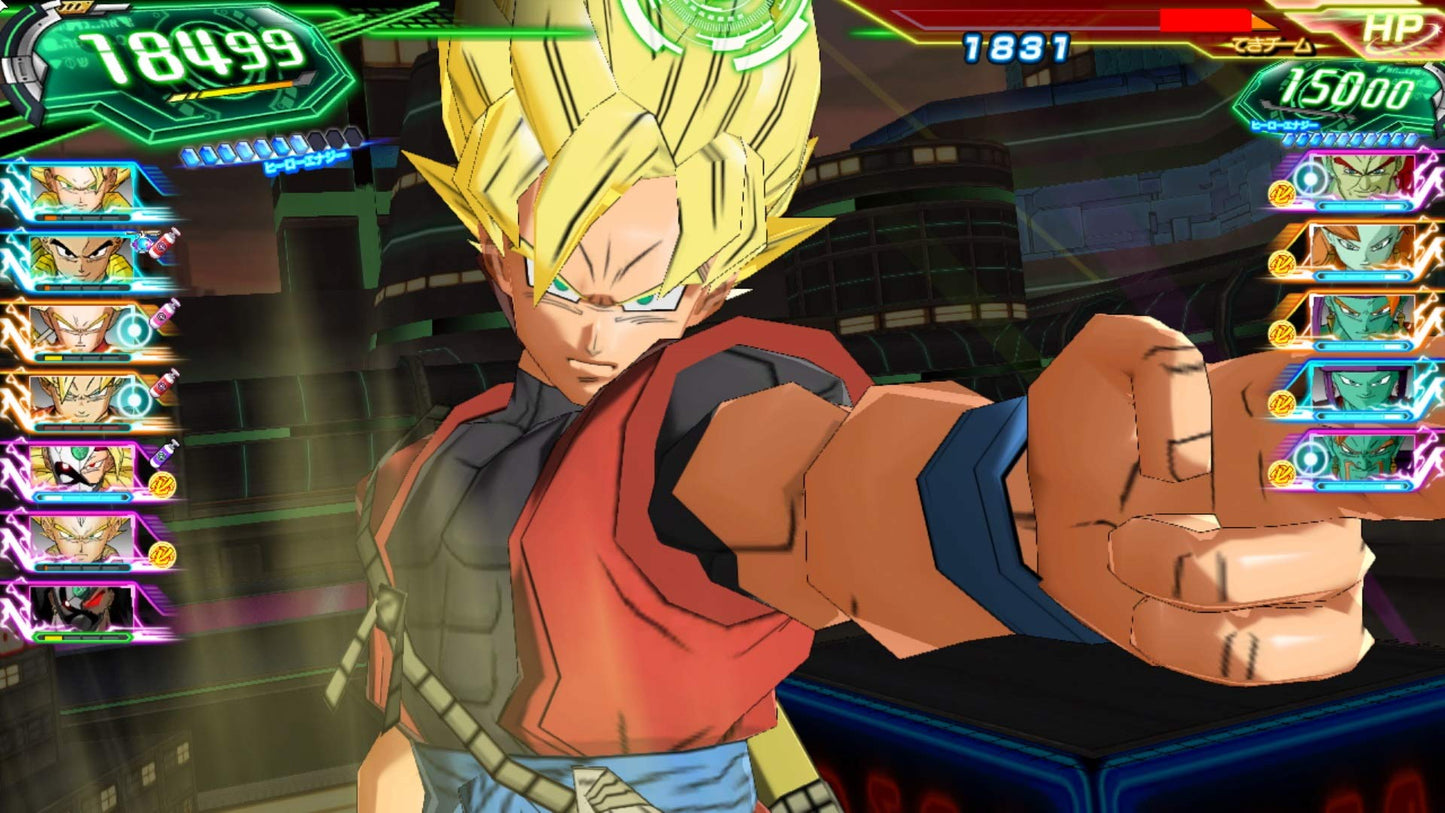
Task: Click the stamina bar under the first ally portrait
Action: click(81, 218)
